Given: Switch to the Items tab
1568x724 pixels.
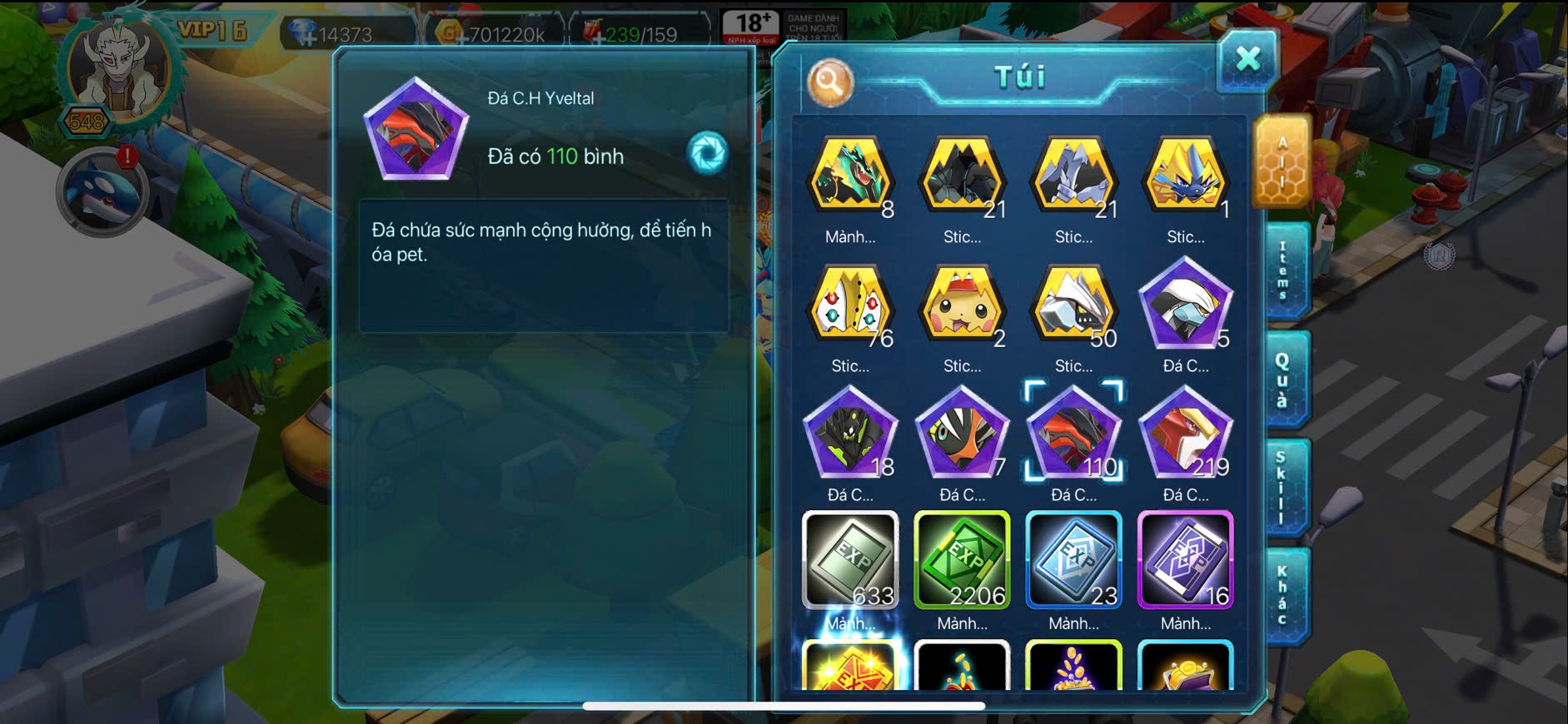Looking at the screenshot, I should click(x=1283, y=270).
